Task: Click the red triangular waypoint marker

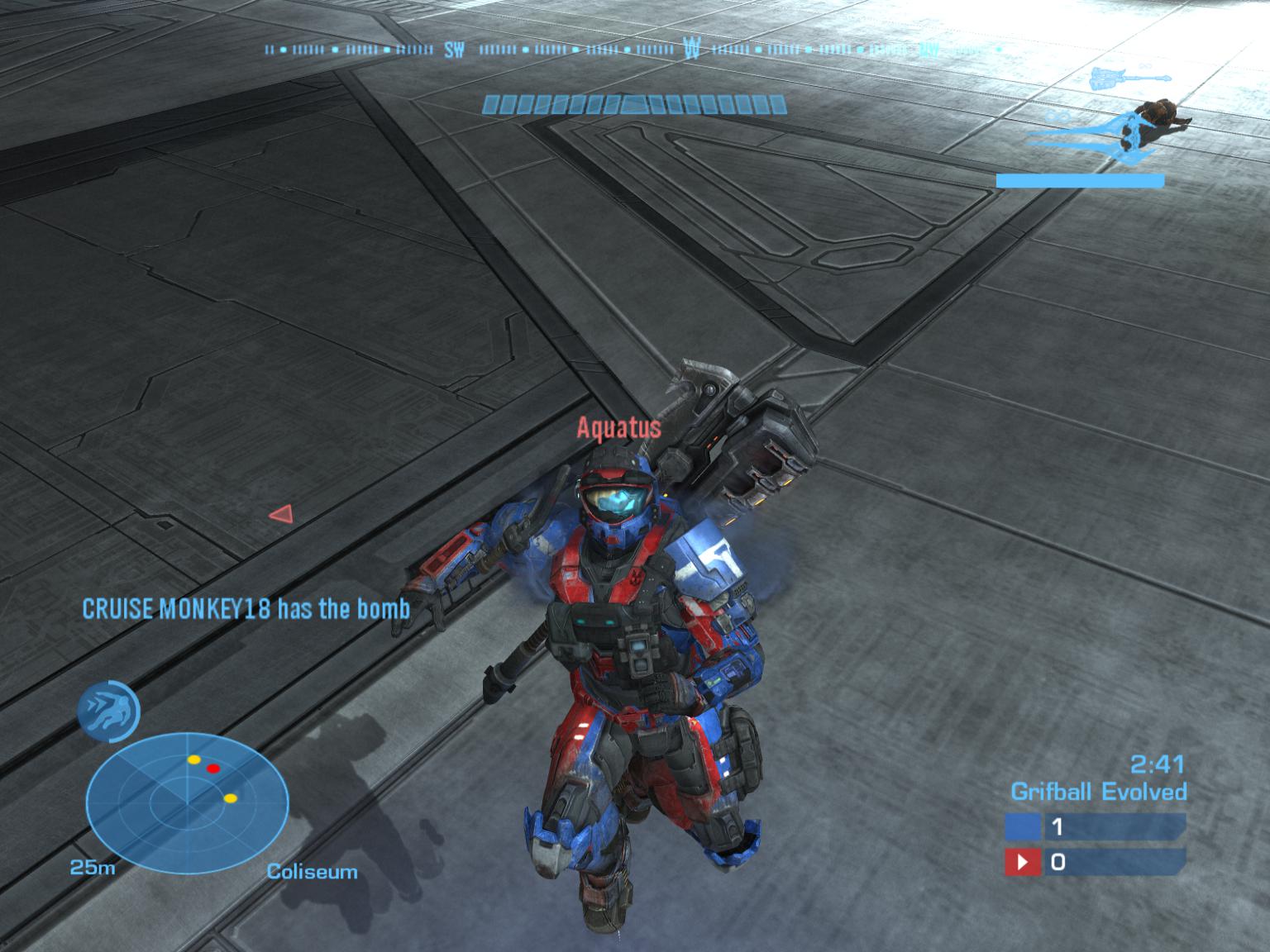Action: point(281,514)
